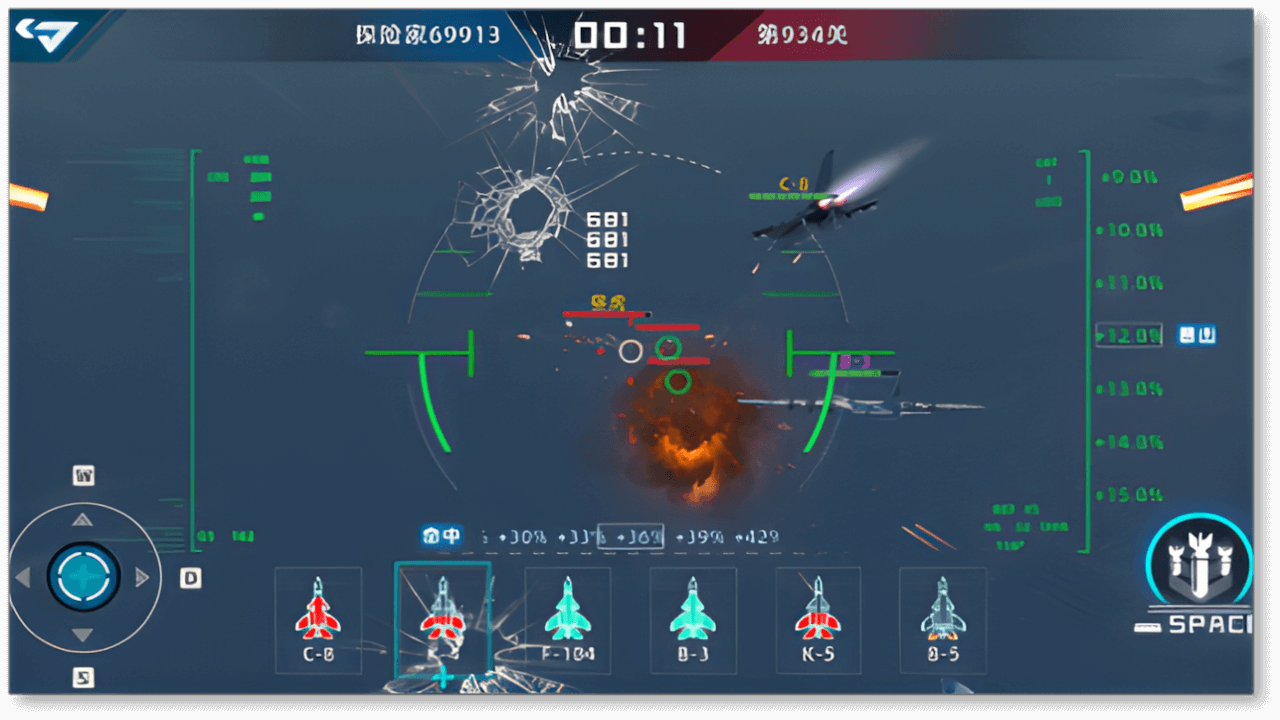This screenshot has height=720, width=1280.
Task: Click the blue joystick center knob
Action: (83, 577)
